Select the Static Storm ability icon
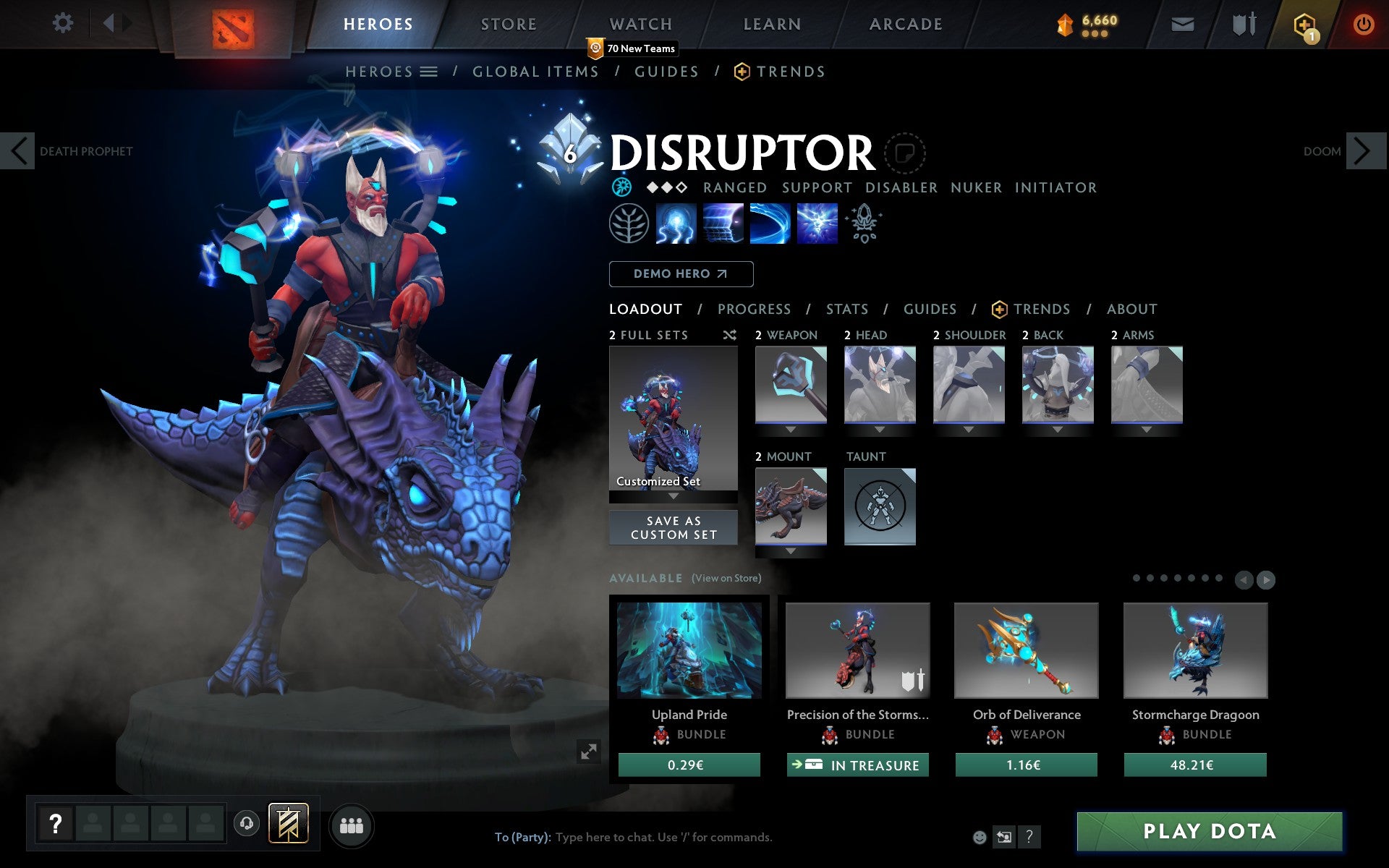 pyautogui.click(x=817, y=224)
